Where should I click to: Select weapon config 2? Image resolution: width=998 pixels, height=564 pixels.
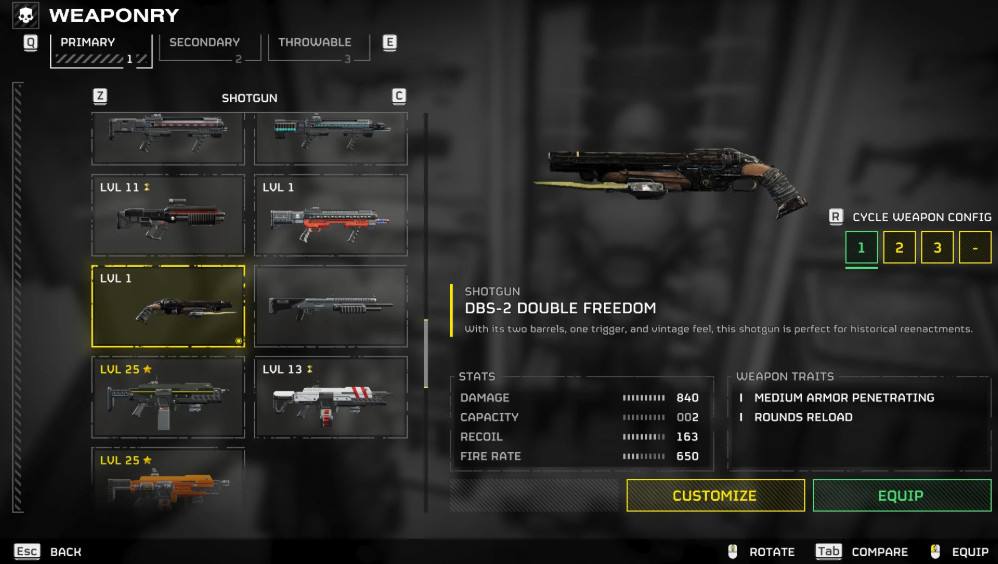(x=899, y=247)
